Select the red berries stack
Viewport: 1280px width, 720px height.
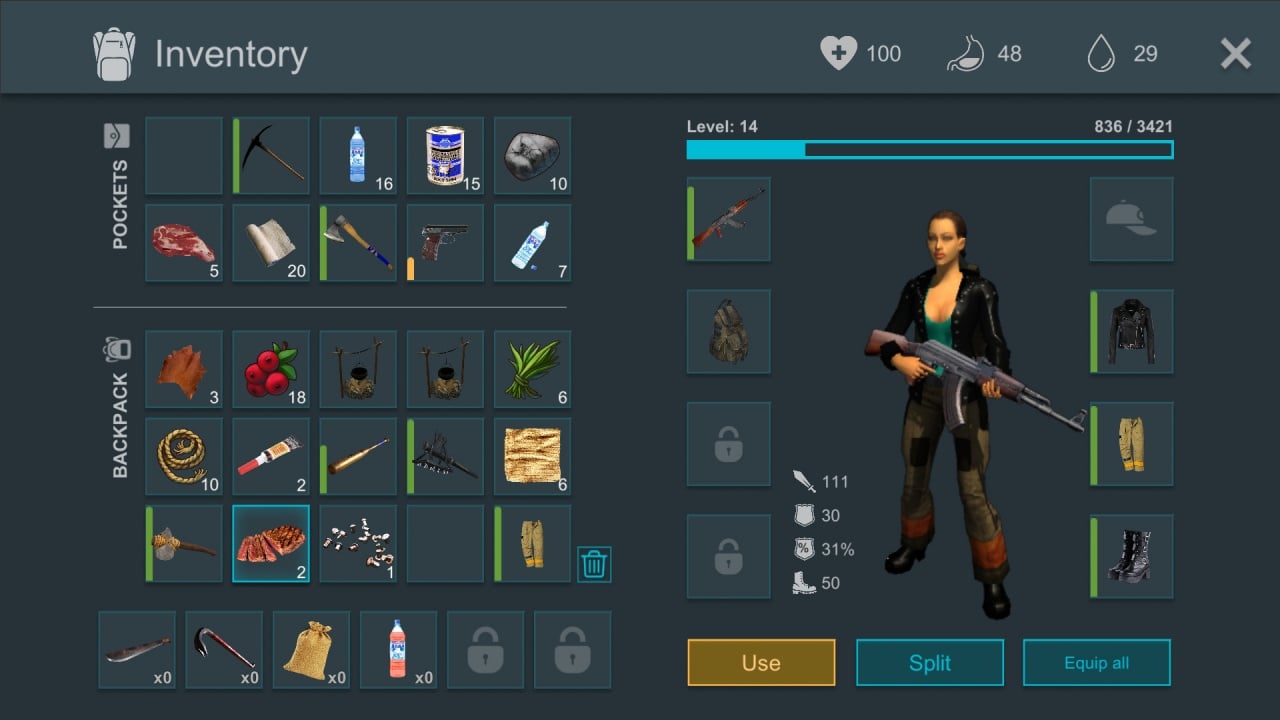point(271,369)
